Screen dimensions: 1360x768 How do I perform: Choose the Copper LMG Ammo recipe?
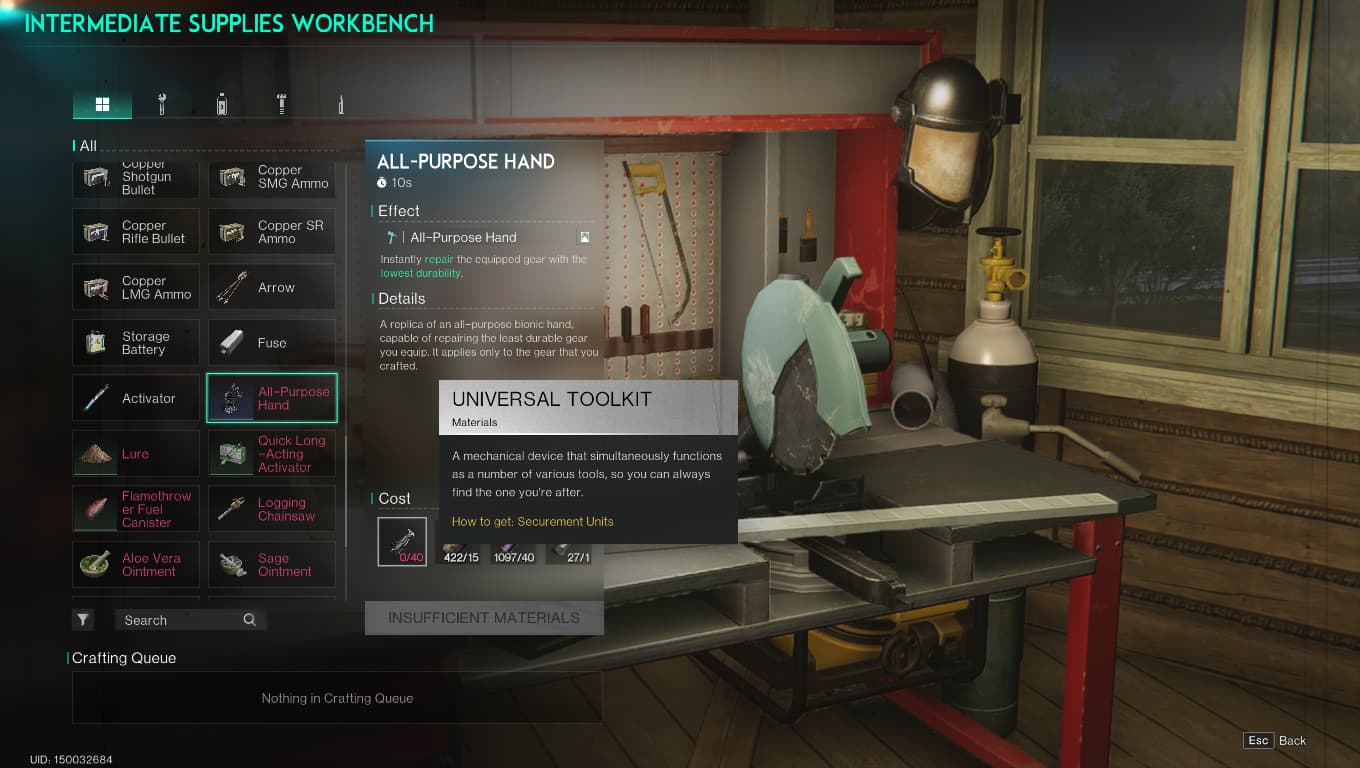136,288
